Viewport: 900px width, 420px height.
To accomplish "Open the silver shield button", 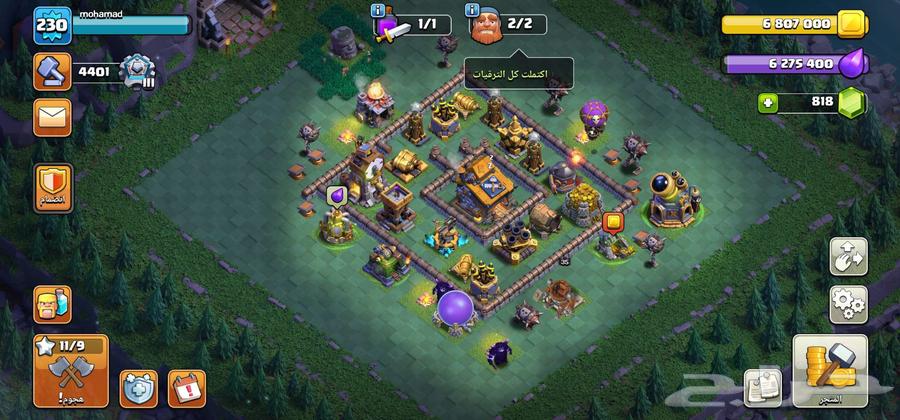I will point(139,388).
